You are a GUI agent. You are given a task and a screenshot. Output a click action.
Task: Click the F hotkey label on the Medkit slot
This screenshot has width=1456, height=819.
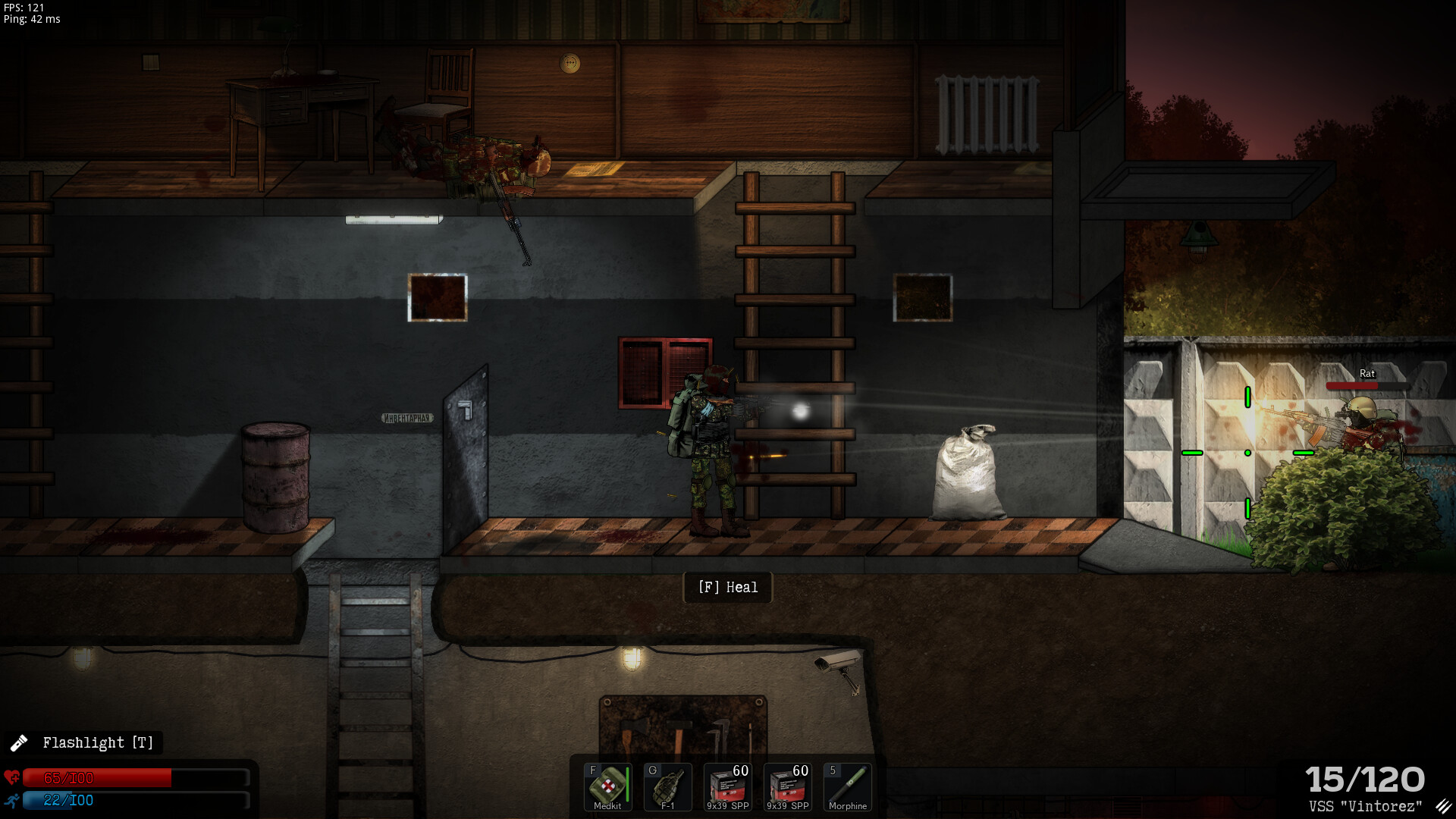(x=592, y=768)
